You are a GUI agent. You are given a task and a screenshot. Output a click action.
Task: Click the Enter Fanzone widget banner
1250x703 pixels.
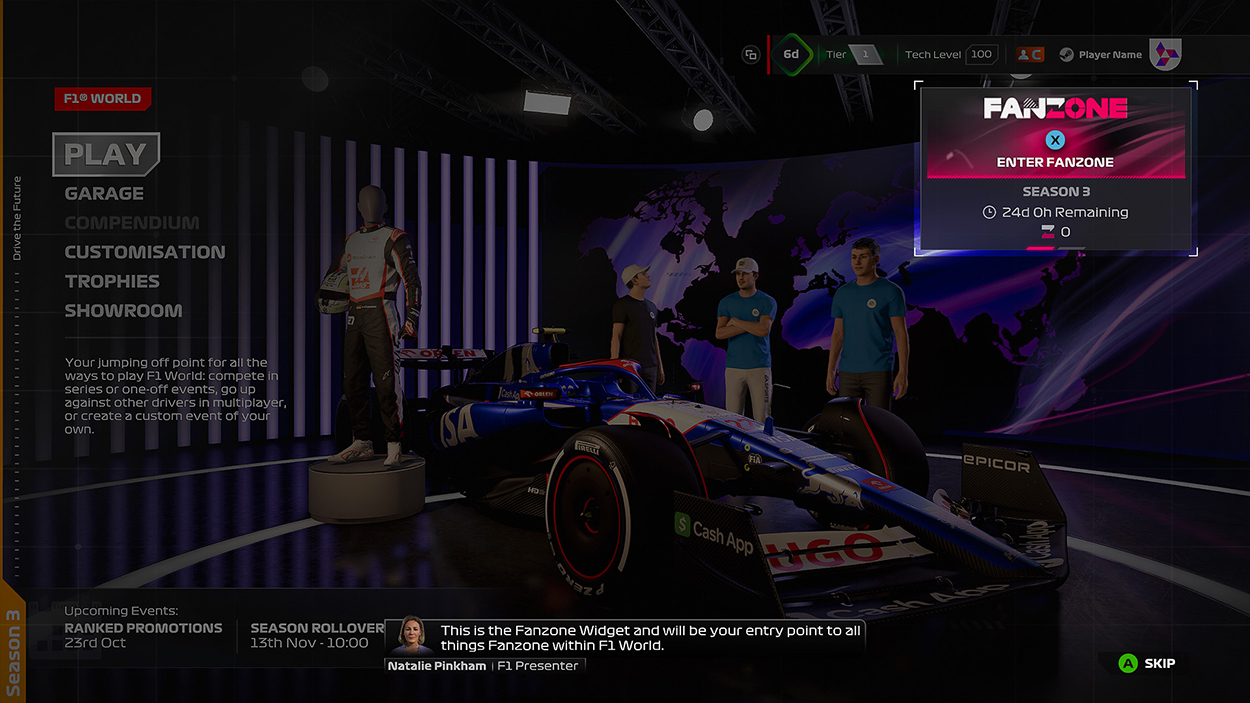1055,135
